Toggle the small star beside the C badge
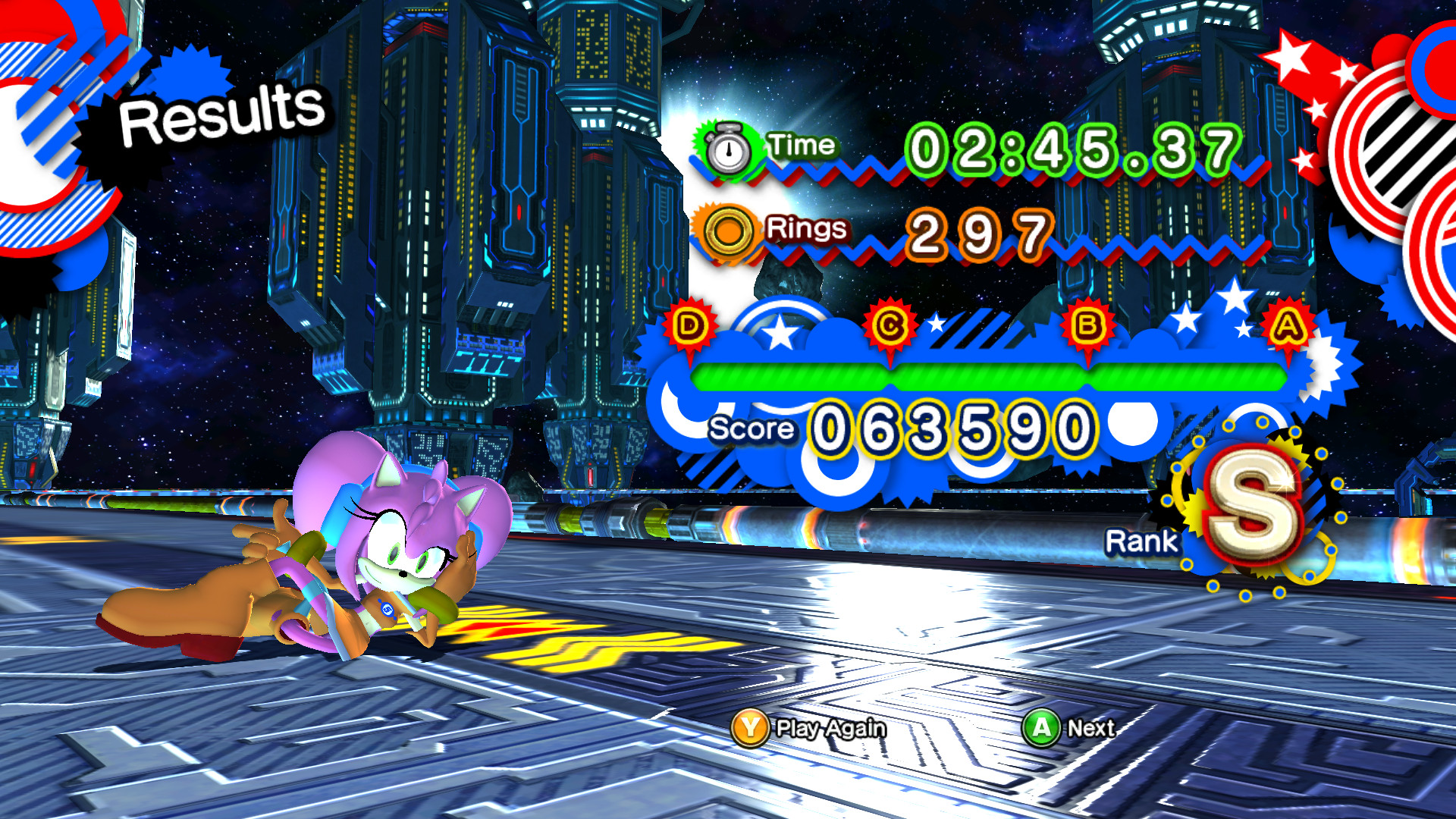This screenshot has height=819, width=1456. point(936,322)
